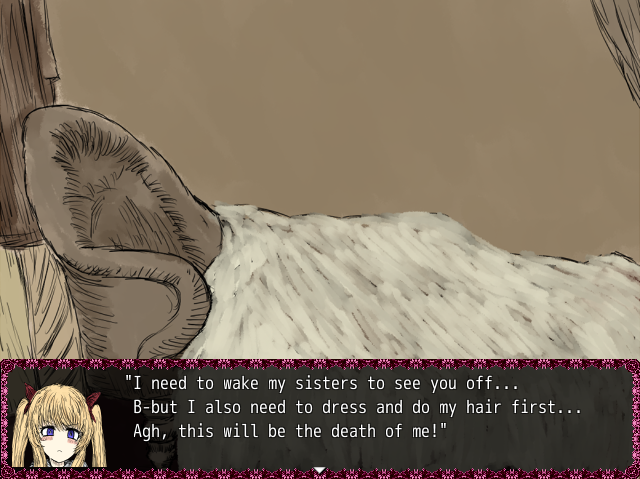Advance dialogue with the white arrow indicator
This screenshot has height=479, width=640.
(x=319, y=469)
